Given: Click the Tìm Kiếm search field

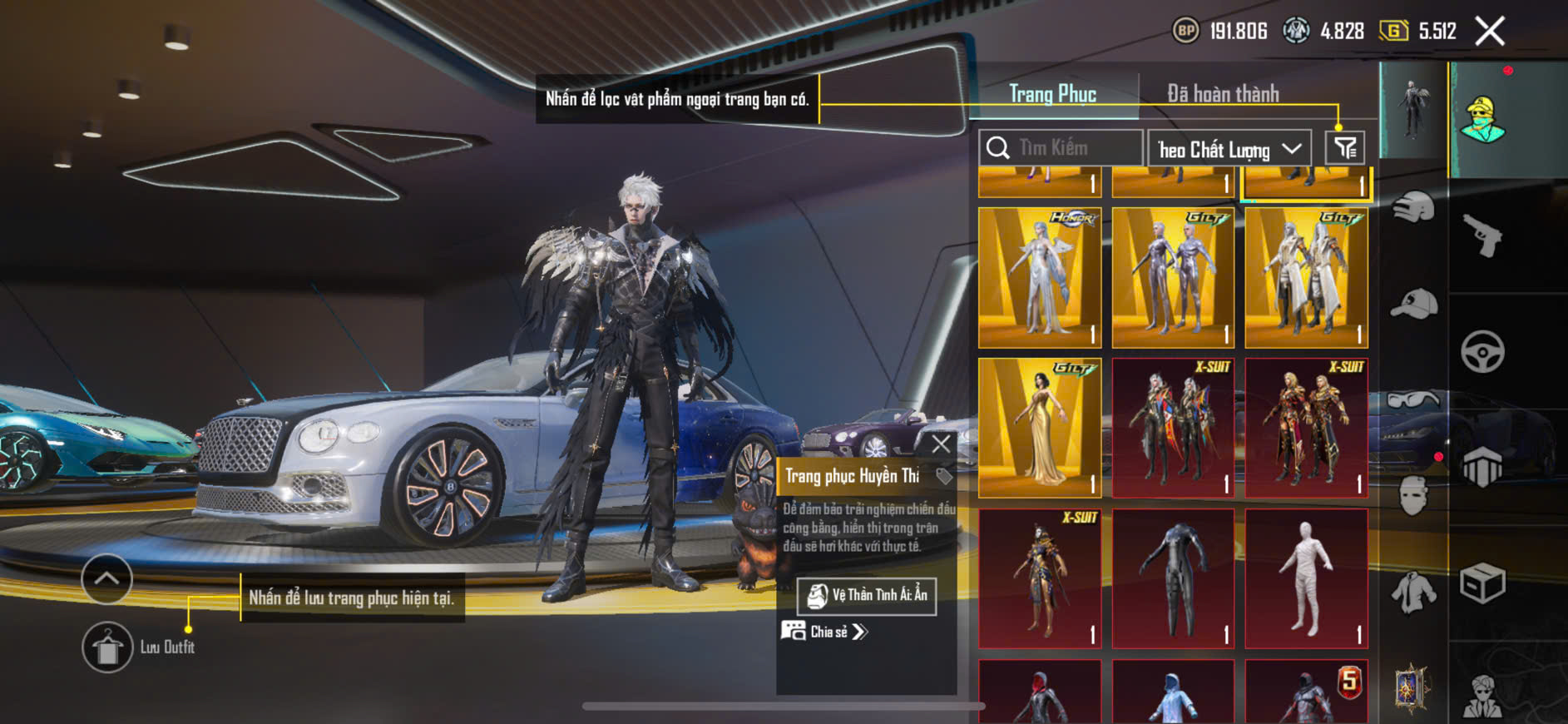Looking at the screenshot, I should coord(1061,148).
